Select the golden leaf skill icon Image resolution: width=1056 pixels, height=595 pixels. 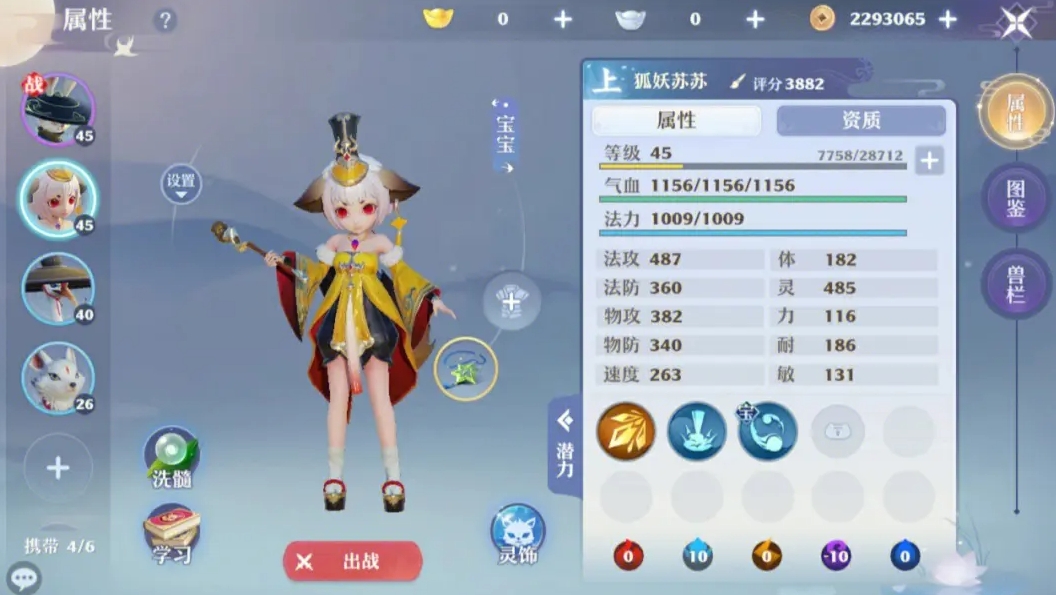[x=626, y=431]
